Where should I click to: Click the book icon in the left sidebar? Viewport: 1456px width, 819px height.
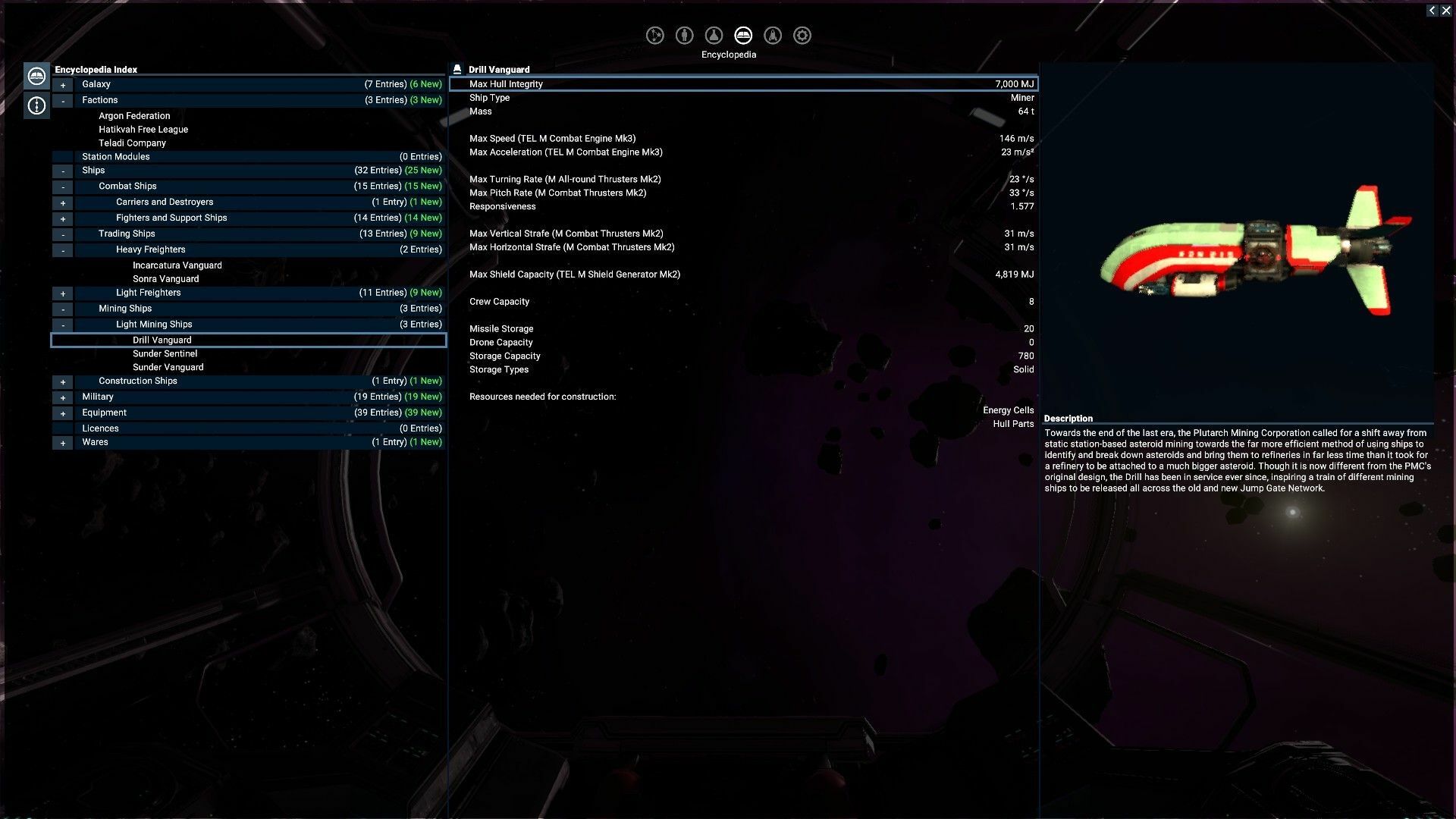[x=36, y=75]
